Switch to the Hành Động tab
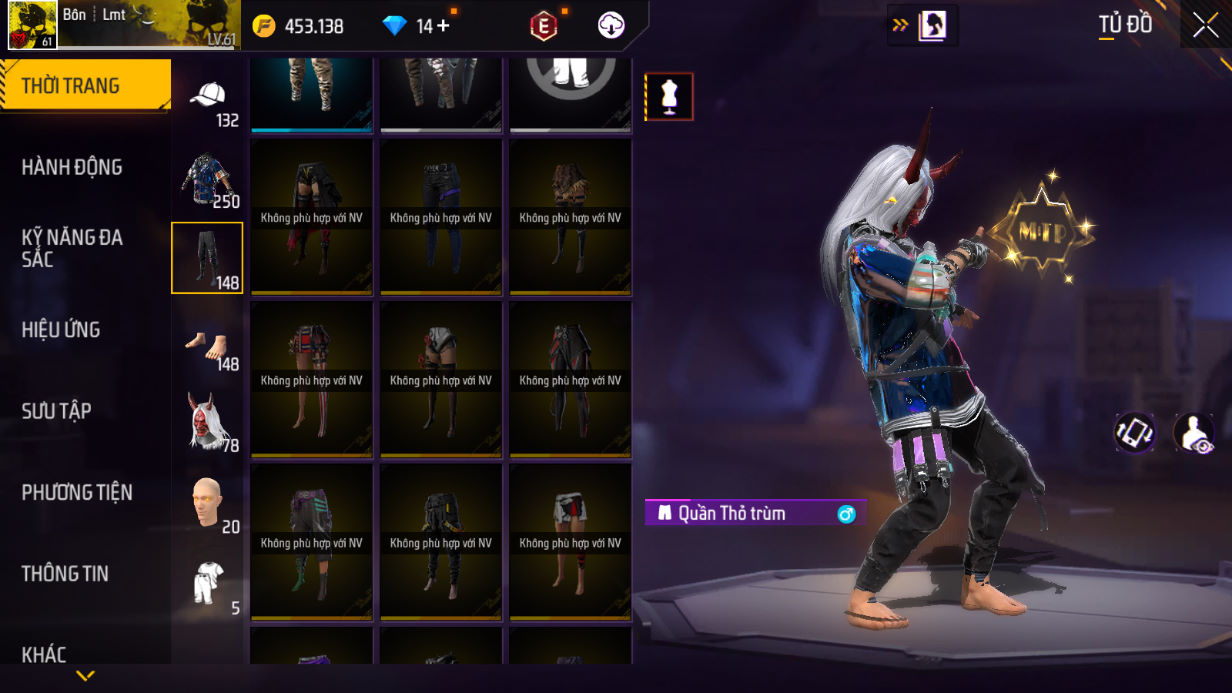This screenshot has height=693, width=1232. click(x=72, y=167)
